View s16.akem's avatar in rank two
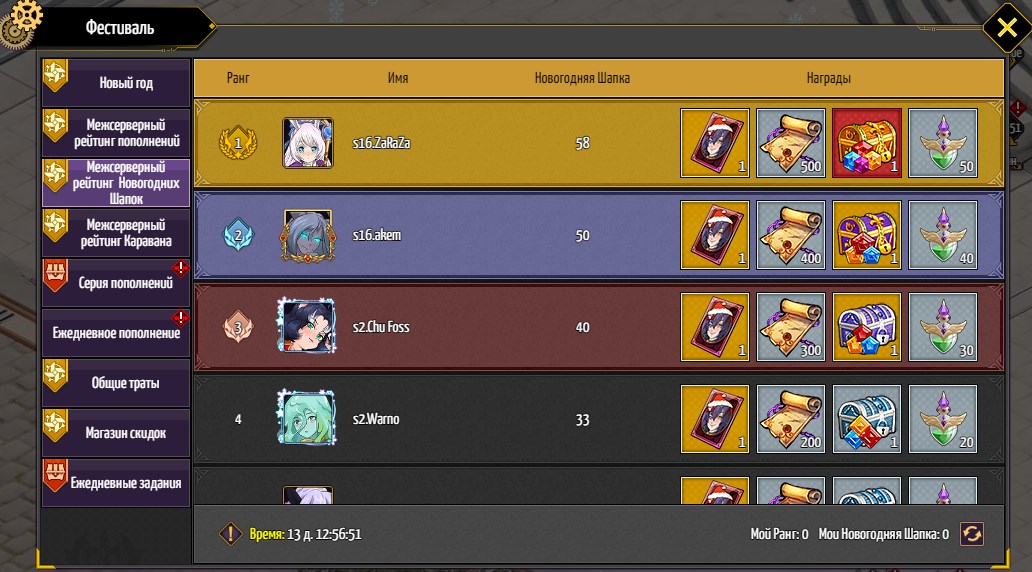The image size is (1032, 572). point(308,236)
